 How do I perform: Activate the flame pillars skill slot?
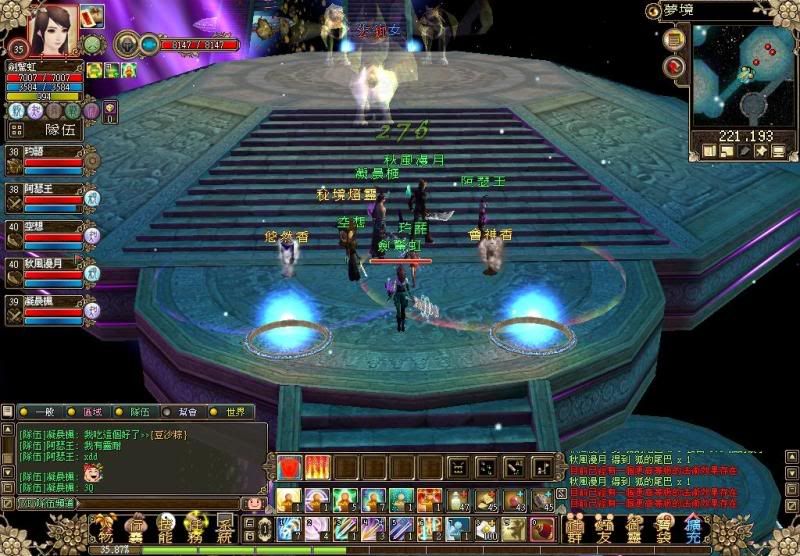click(317, 467)
